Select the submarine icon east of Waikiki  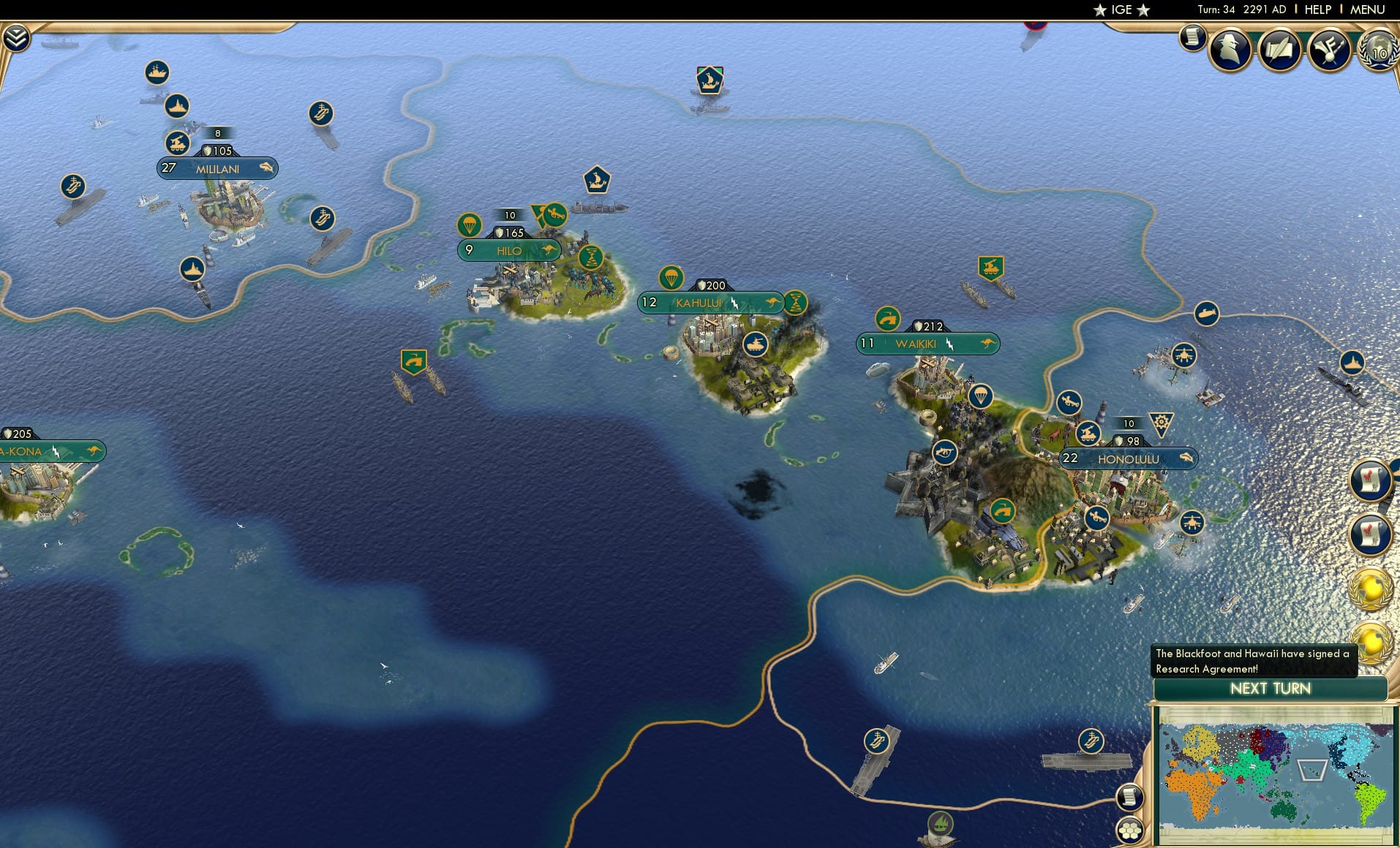(x=1208, y=312)
